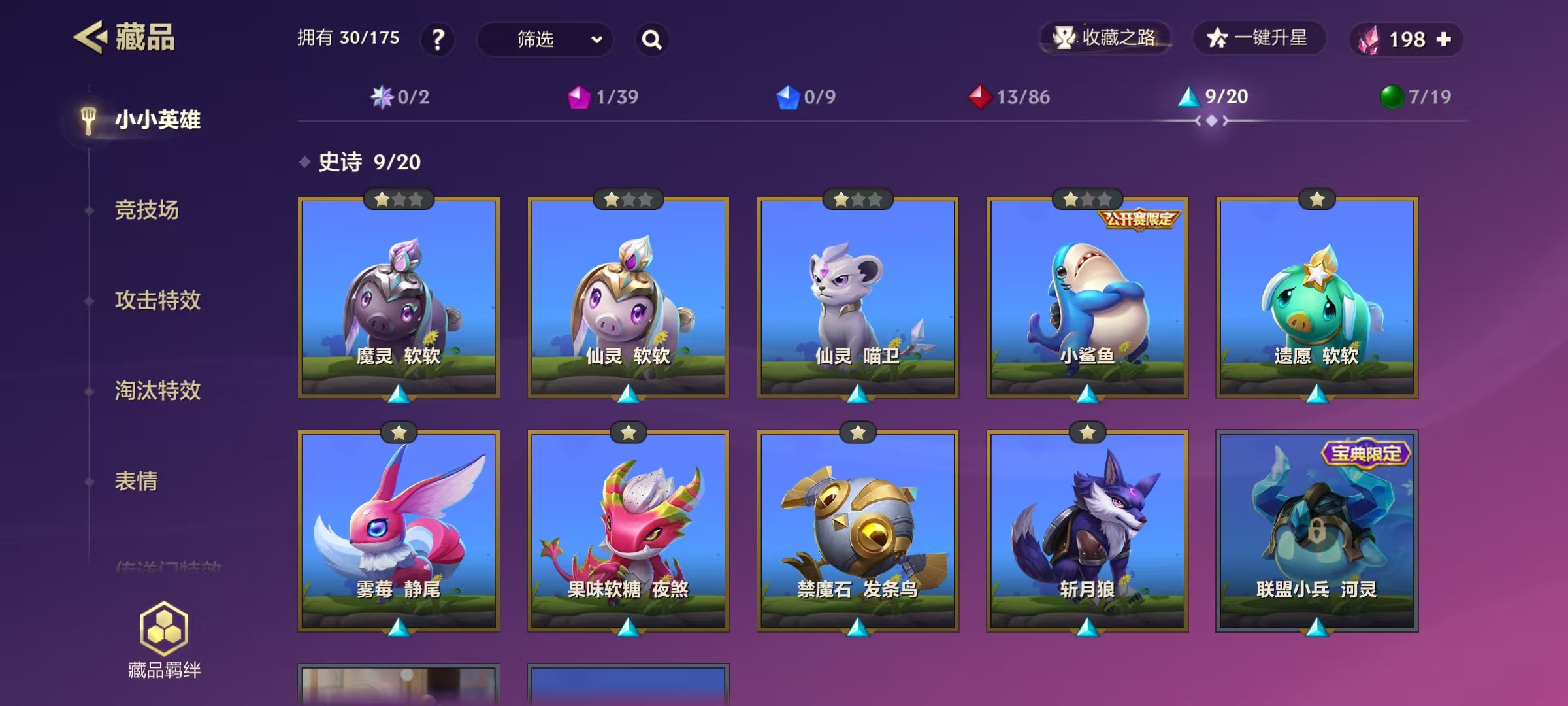View the locked 联盟小兵 河灵 card
1568x706 pixels.
(1316, 531)
